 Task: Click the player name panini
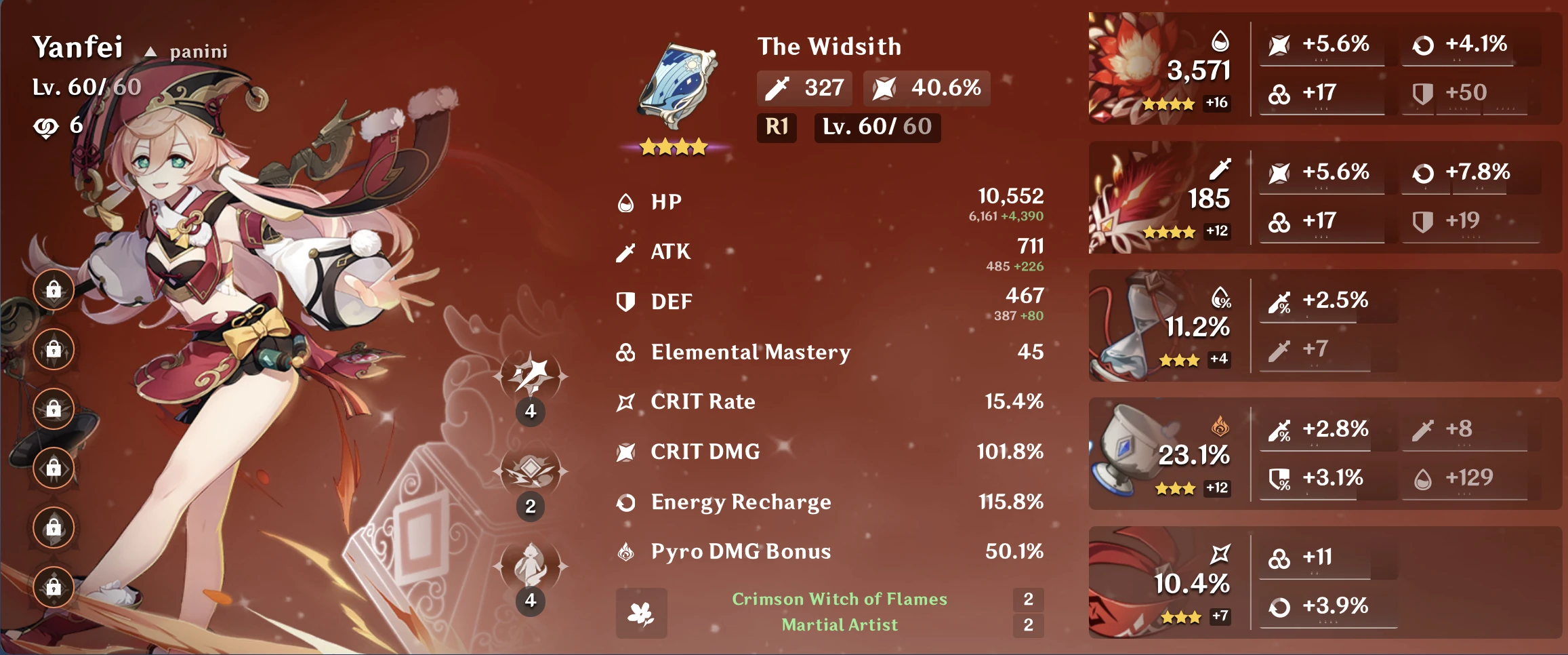[x=197, y=50]
